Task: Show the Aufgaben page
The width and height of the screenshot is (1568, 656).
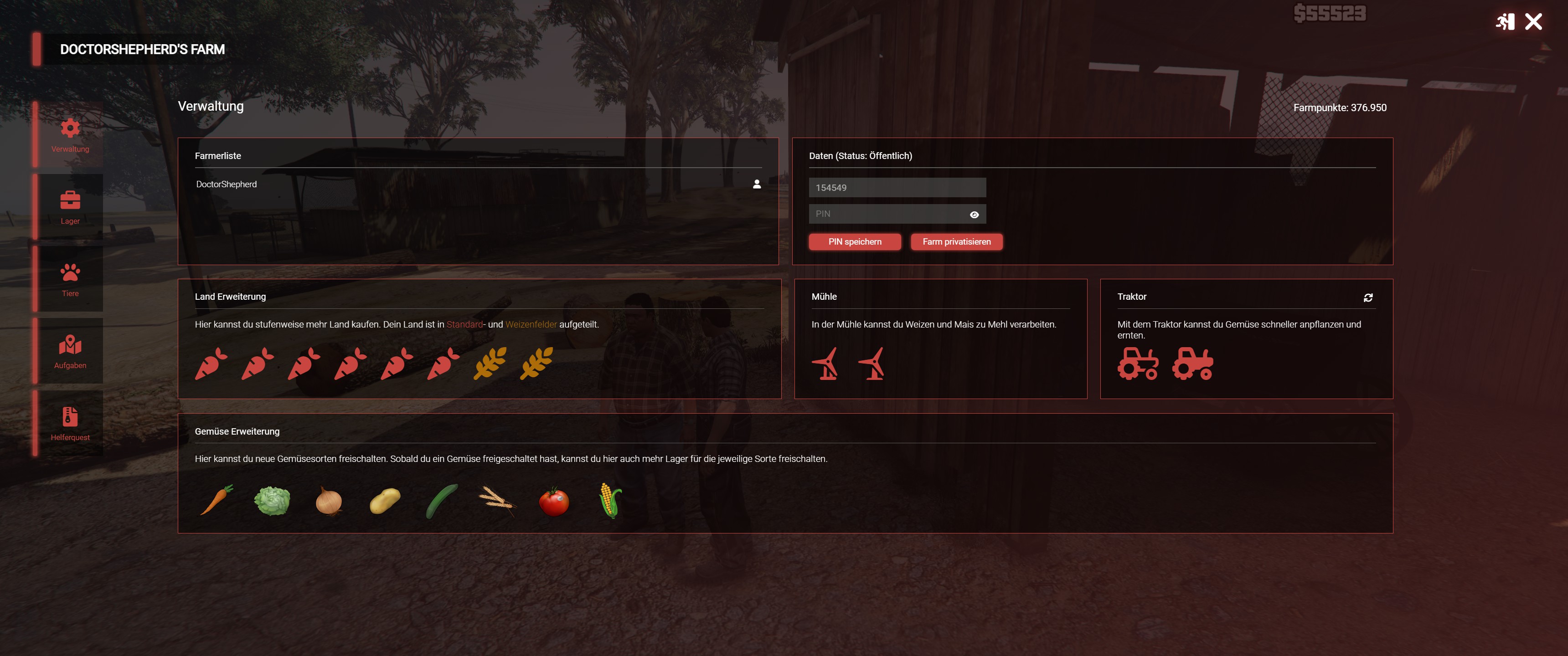Action: click(x=70, y=351)
